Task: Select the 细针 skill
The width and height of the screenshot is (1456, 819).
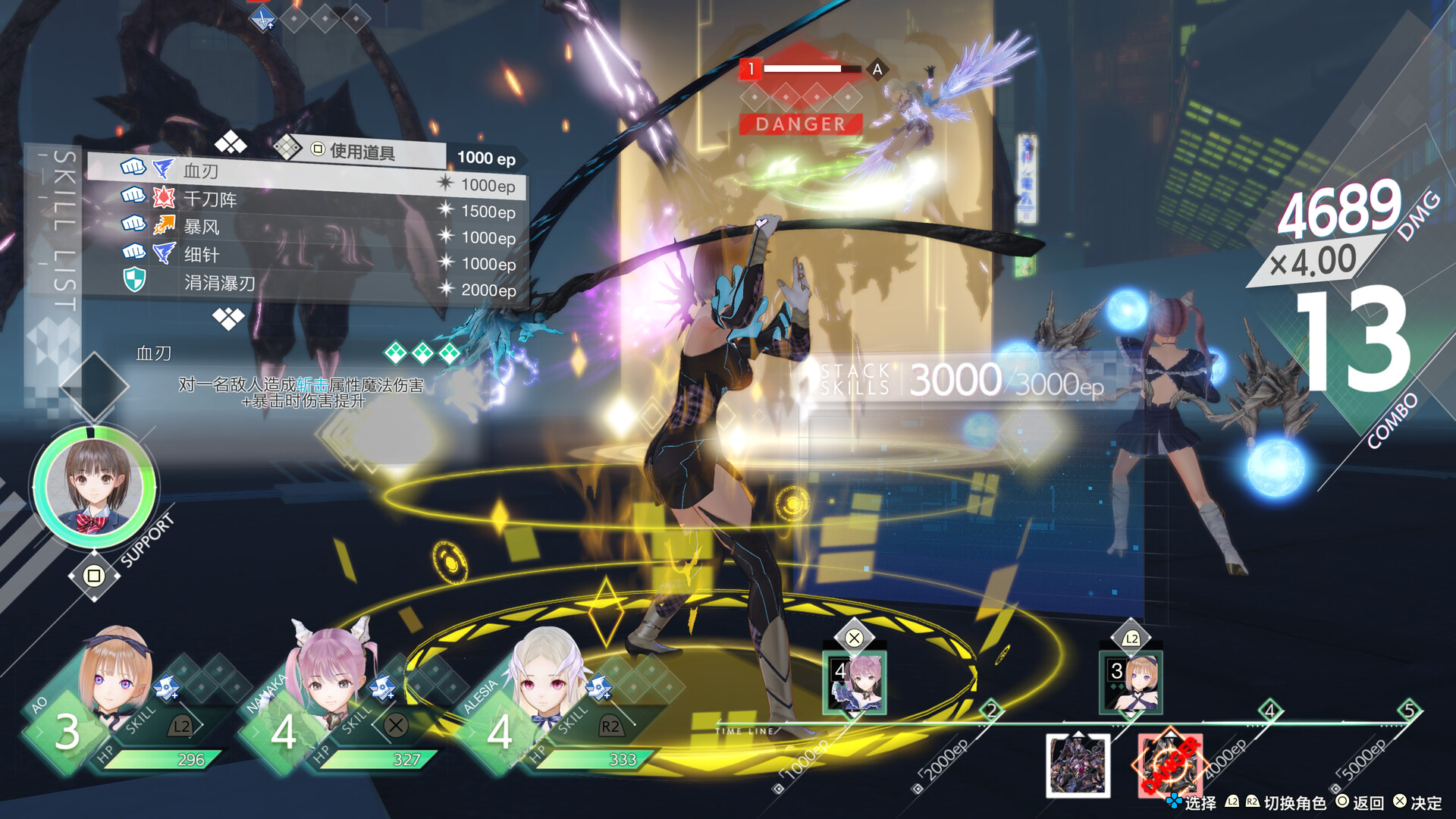Action: (x=303, y=255)
